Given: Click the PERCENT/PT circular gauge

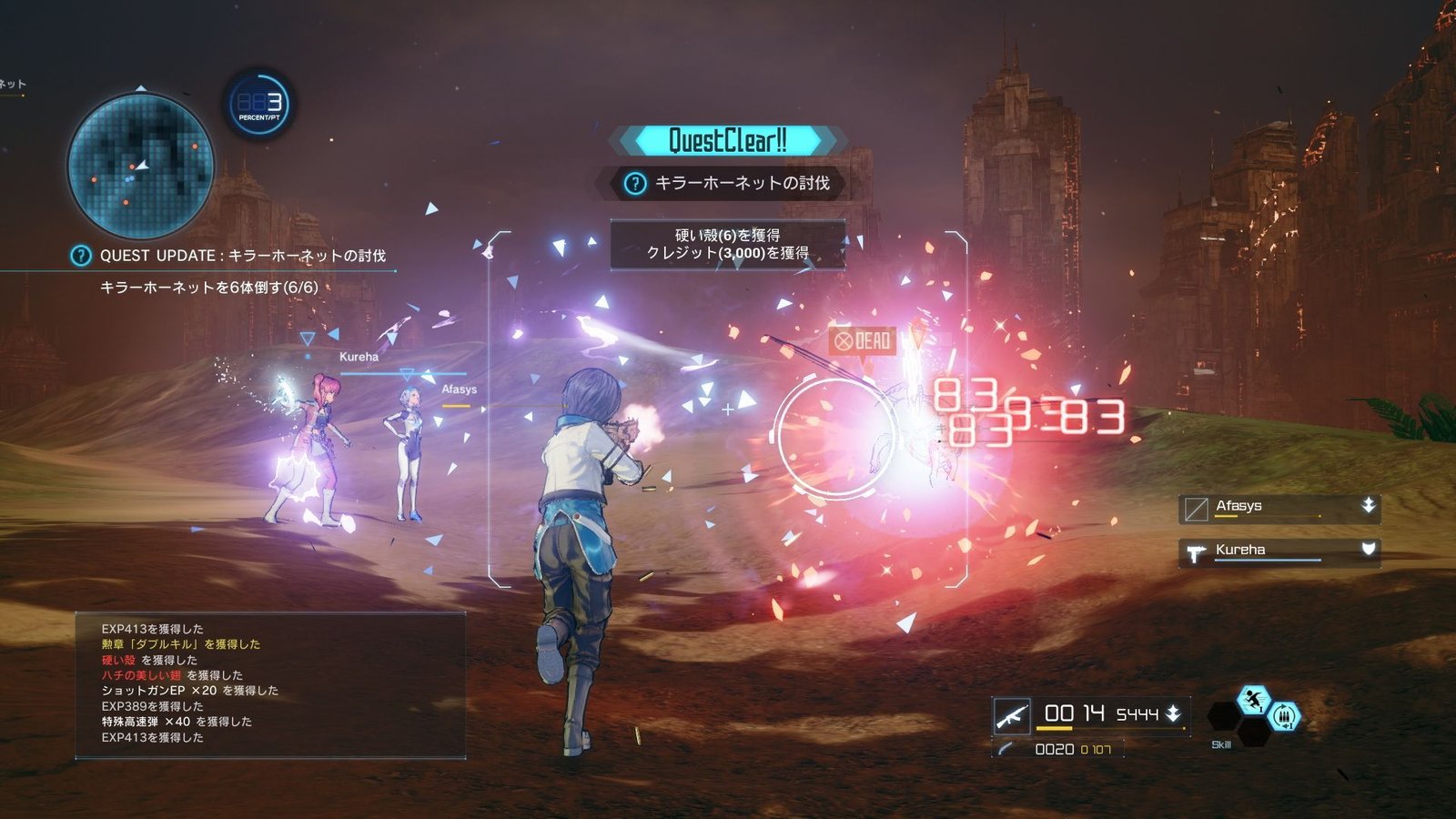Looking at the screenshot, I should 259,105.
